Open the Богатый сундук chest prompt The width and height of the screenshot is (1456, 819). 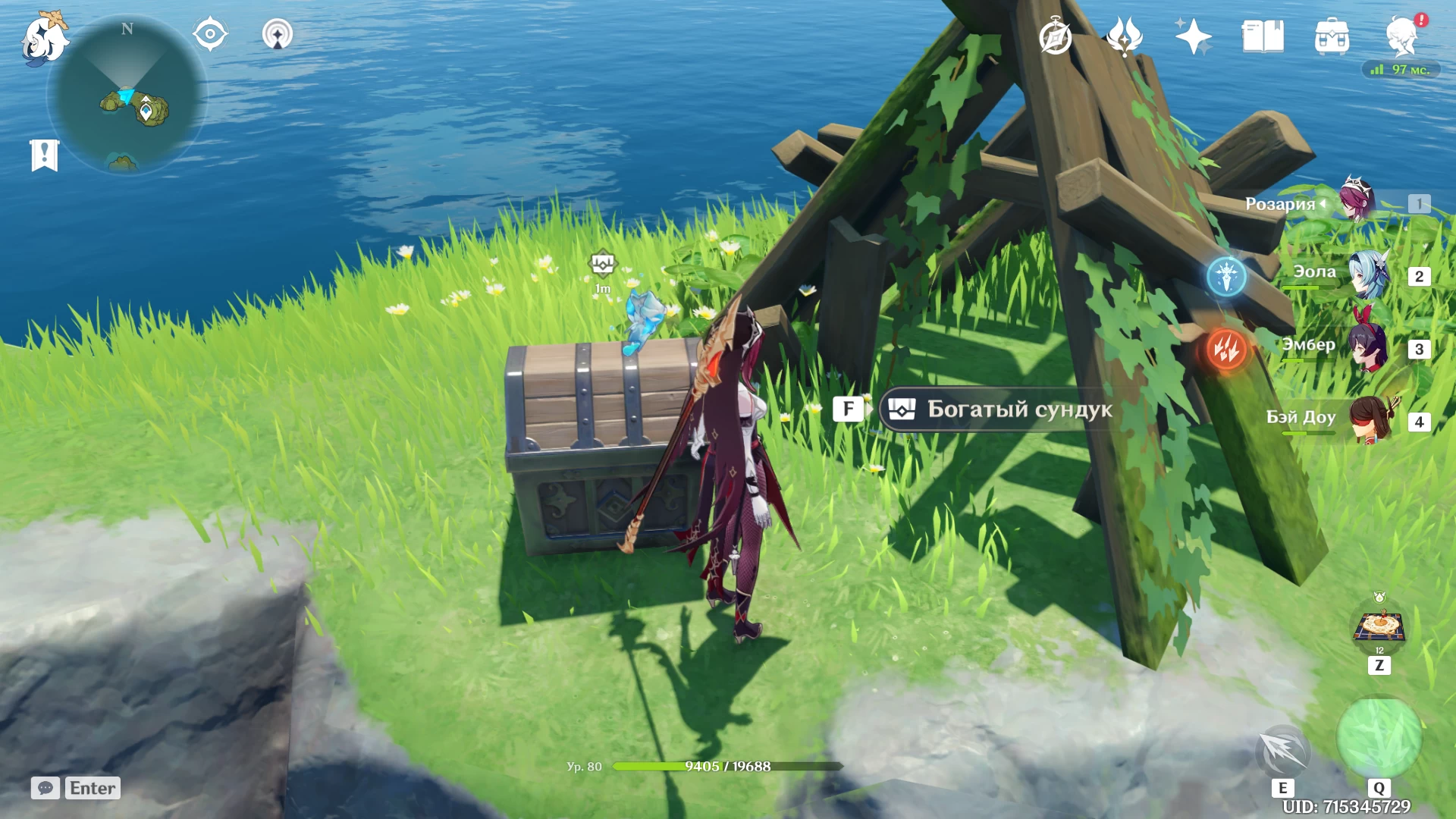[995, 409]
